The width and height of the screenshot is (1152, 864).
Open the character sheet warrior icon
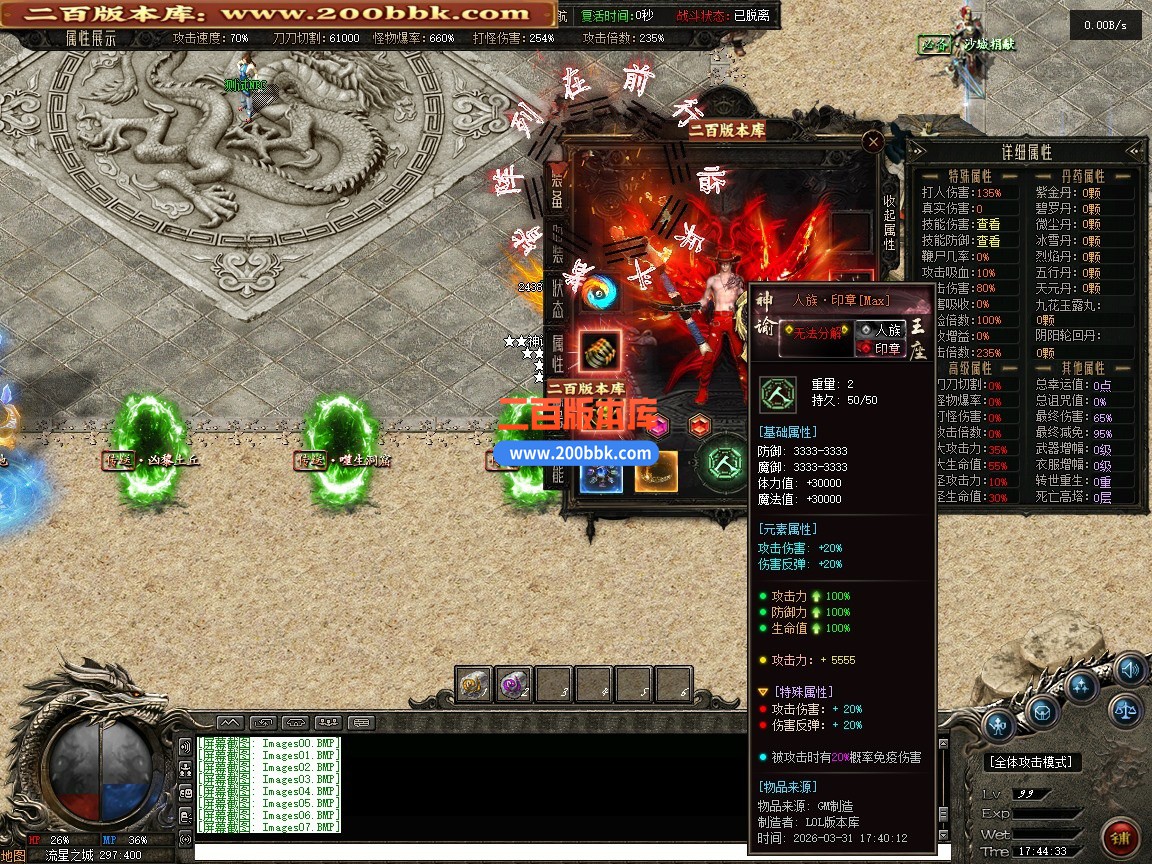pos(999,725)
